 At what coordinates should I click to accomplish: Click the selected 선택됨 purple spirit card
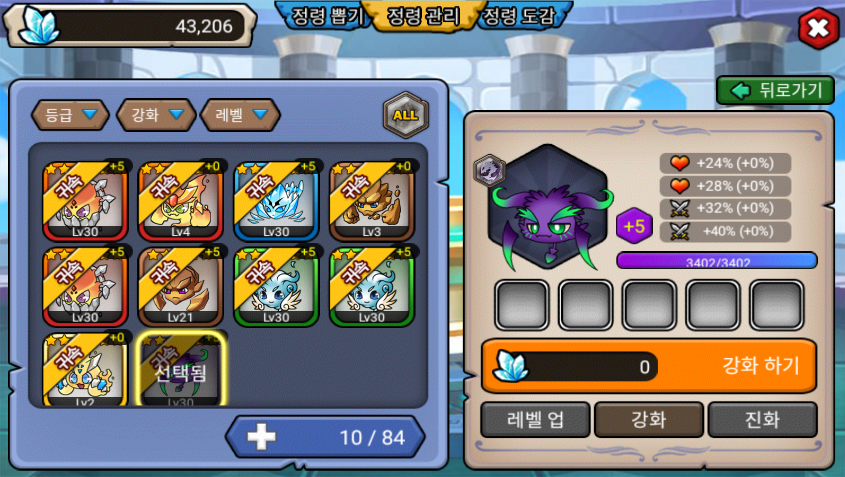click(180, 370)
